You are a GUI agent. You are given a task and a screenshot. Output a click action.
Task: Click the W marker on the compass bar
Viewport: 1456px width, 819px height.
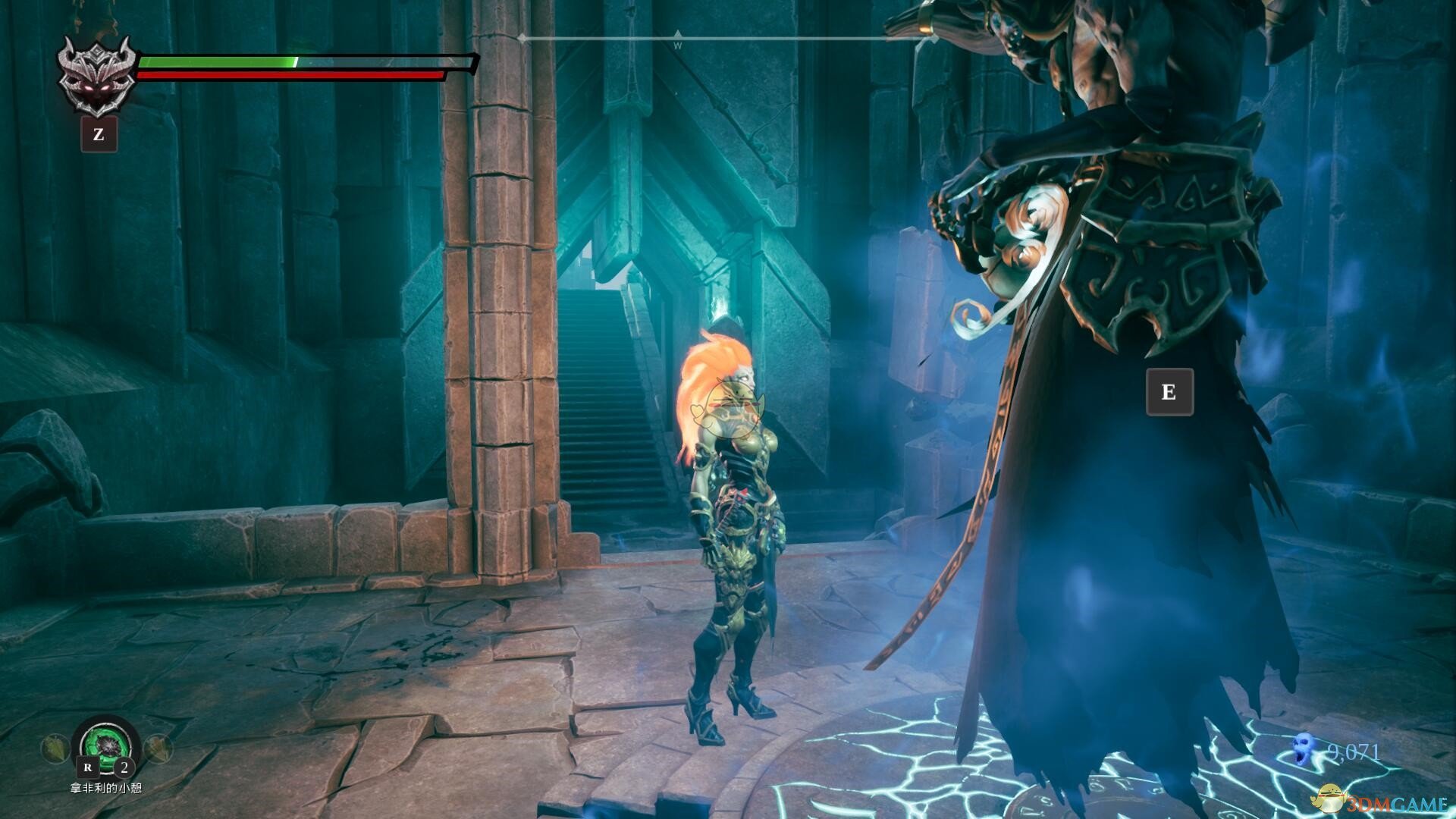click(x=677, y=42)
